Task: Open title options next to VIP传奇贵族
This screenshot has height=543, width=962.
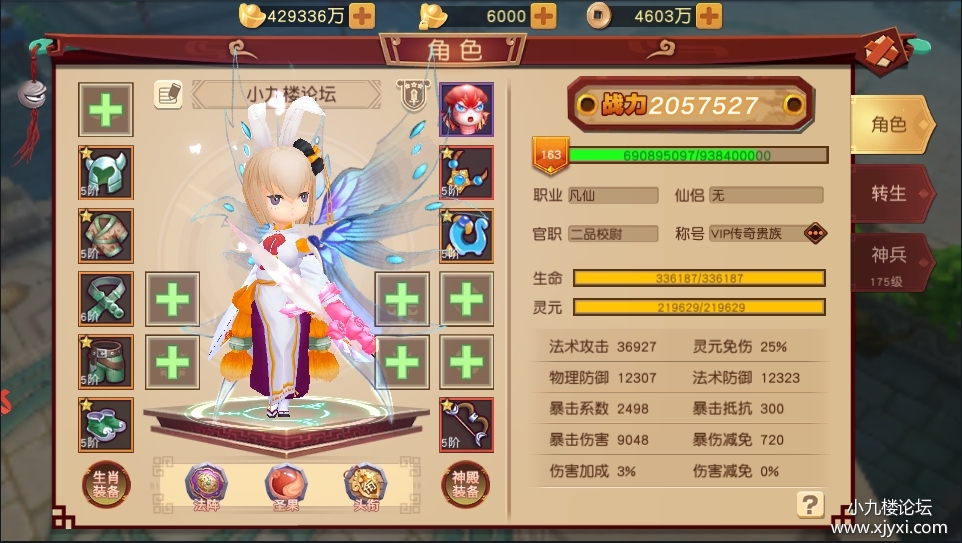Action: click(815, 233)
